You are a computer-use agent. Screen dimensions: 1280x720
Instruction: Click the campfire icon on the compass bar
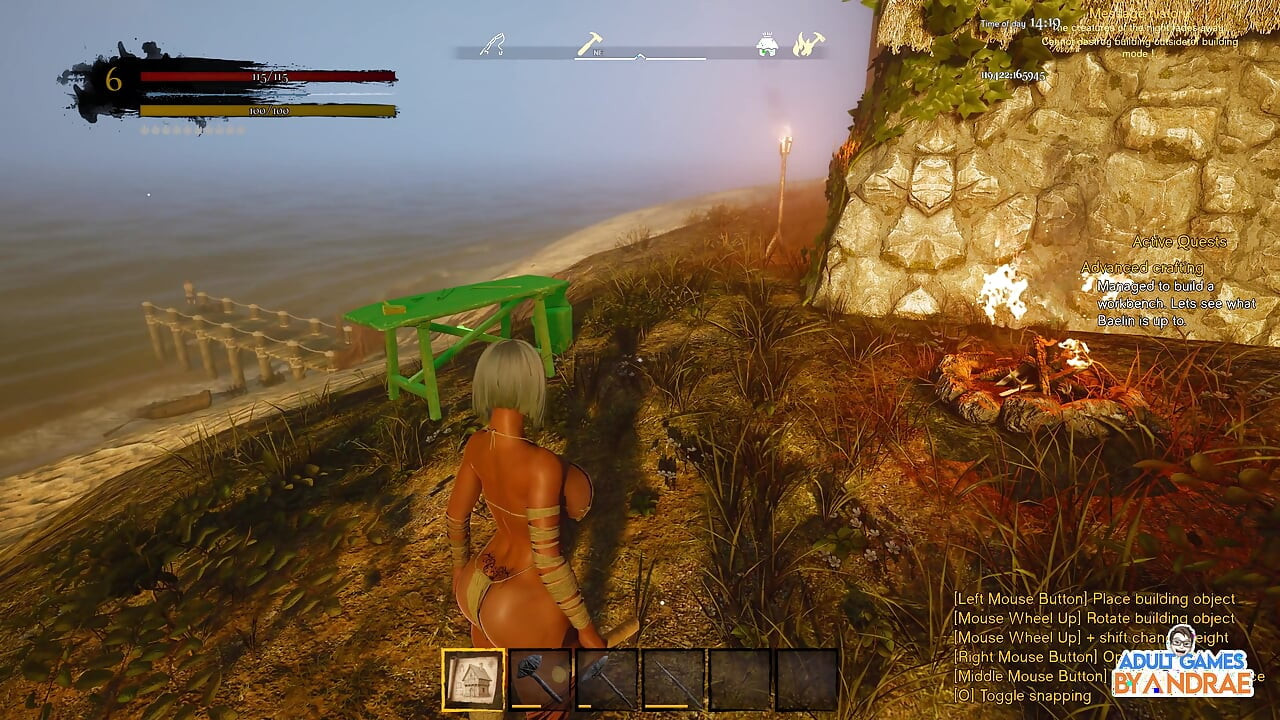click(x=808, y=44)
